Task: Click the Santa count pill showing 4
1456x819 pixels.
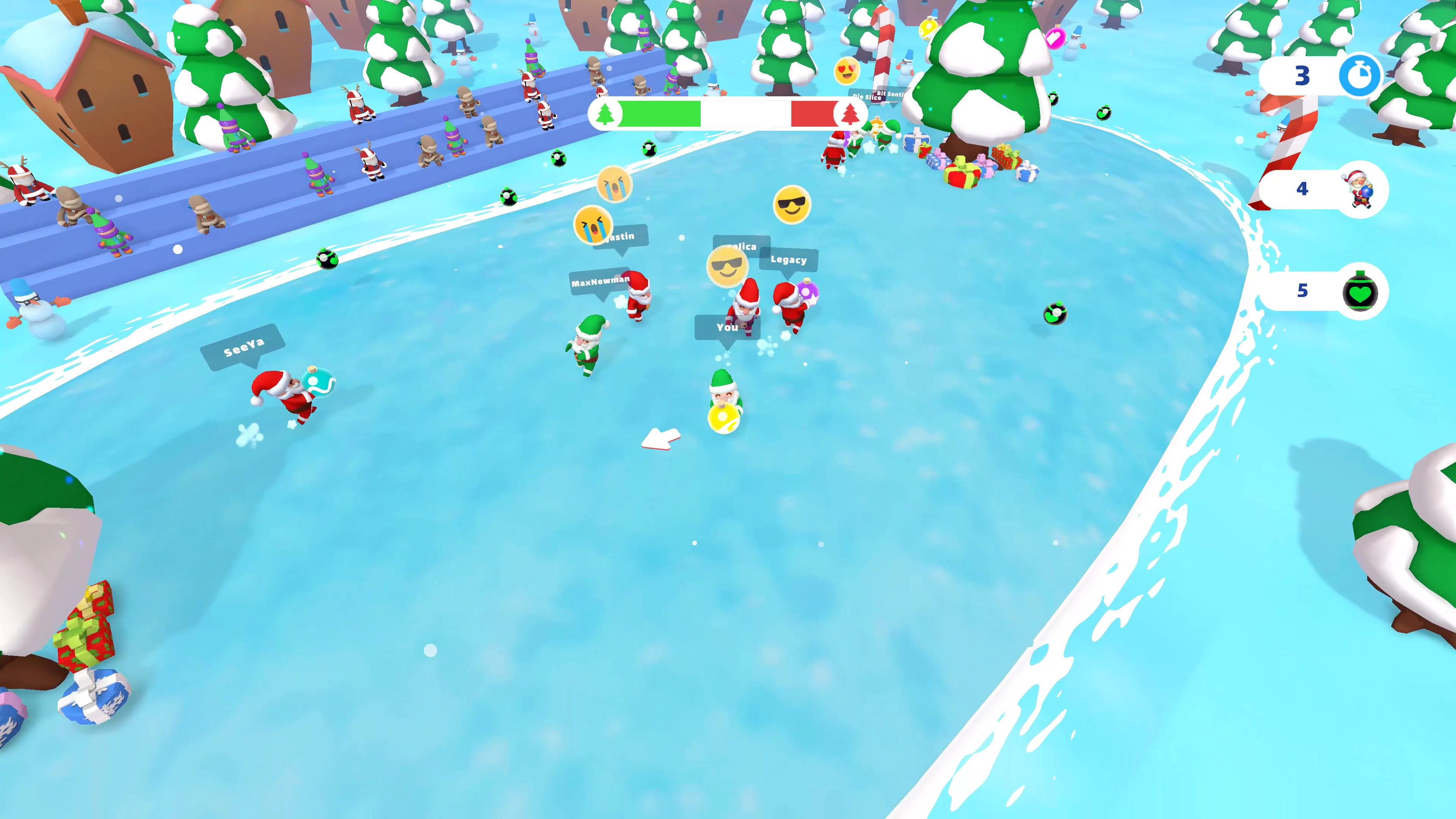Action: pos(1303,190)
